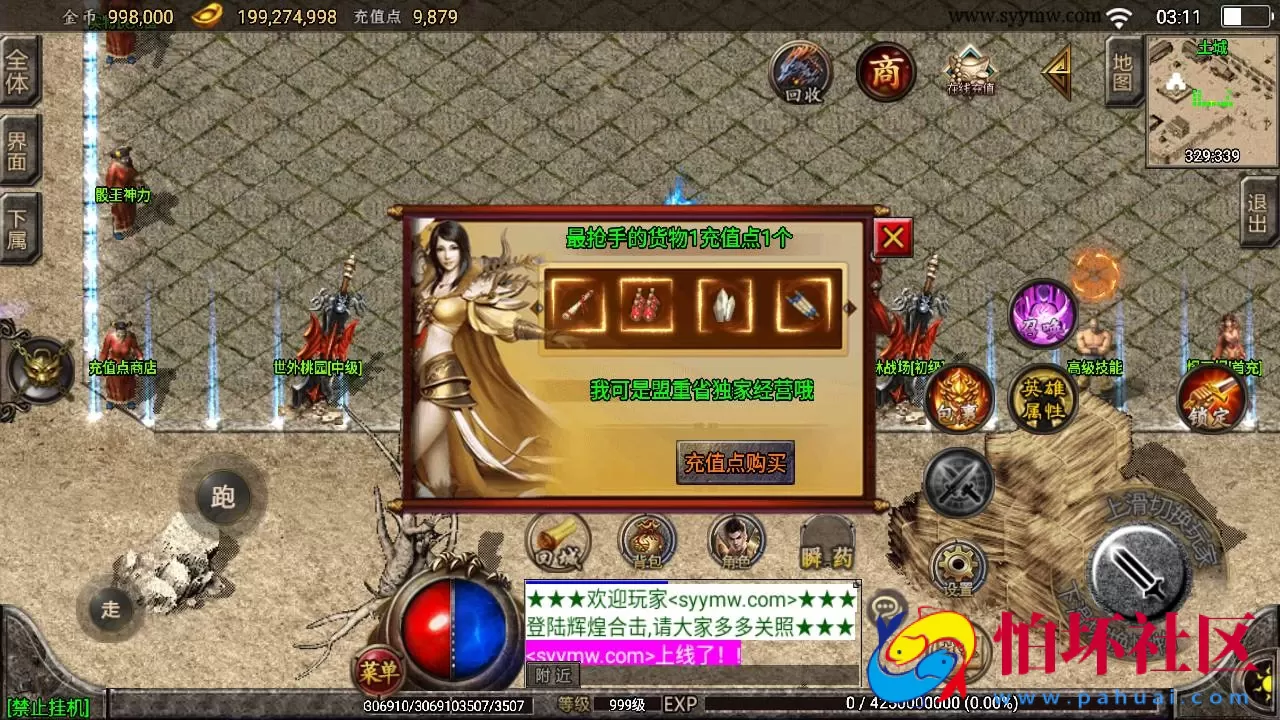
Task: Click a location on the 土城 minimap
Action: (x=1208, y=95)
